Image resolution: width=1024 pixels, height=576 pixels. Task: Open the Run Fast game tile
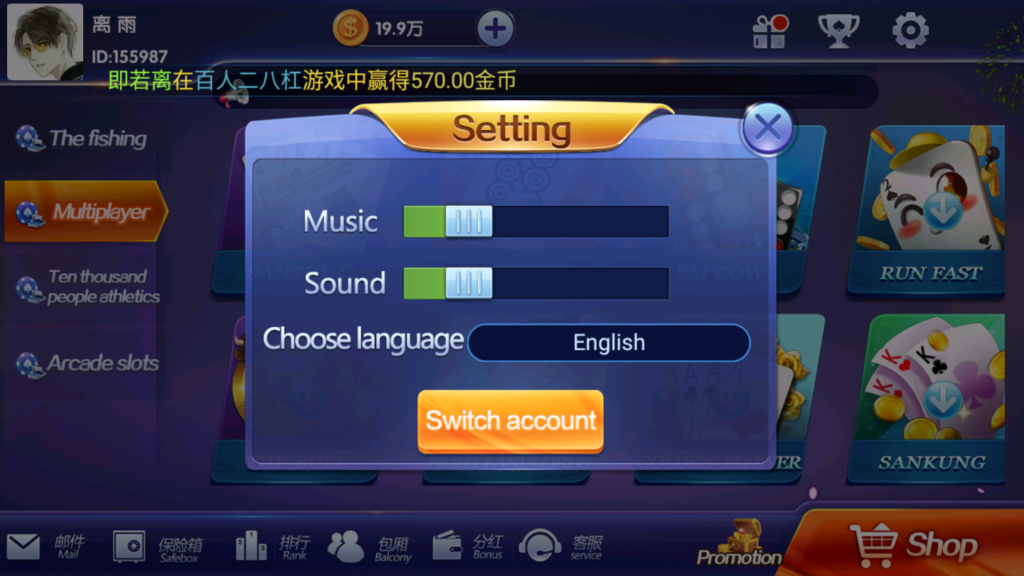click(x=930, y=210)
